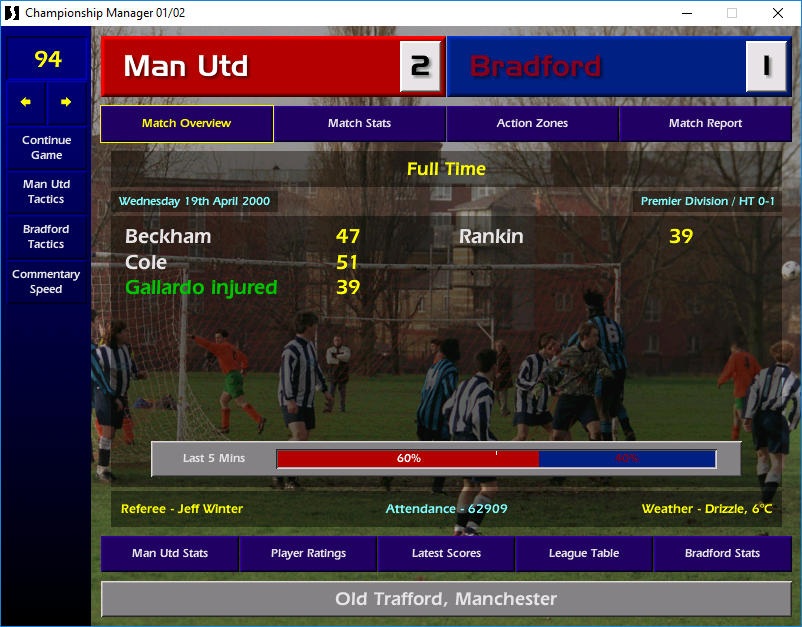Open Man Utd Tactics
Image resolution: width=802 pixels, height=627 pixels.
(46, 192)
